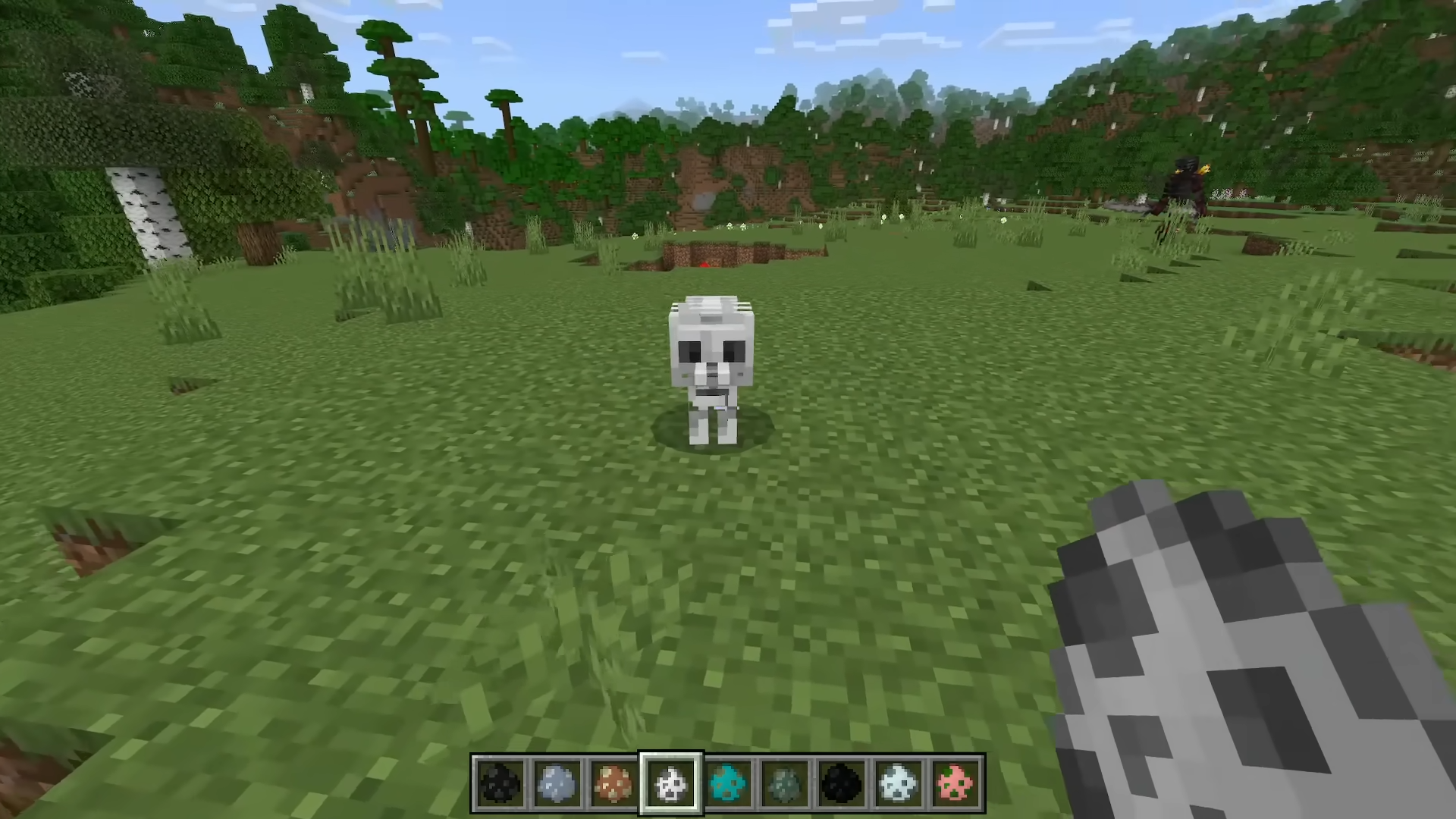1456x819 pixels.
Task: Select the white ghast spawn egg
Action: pos(899,783)
